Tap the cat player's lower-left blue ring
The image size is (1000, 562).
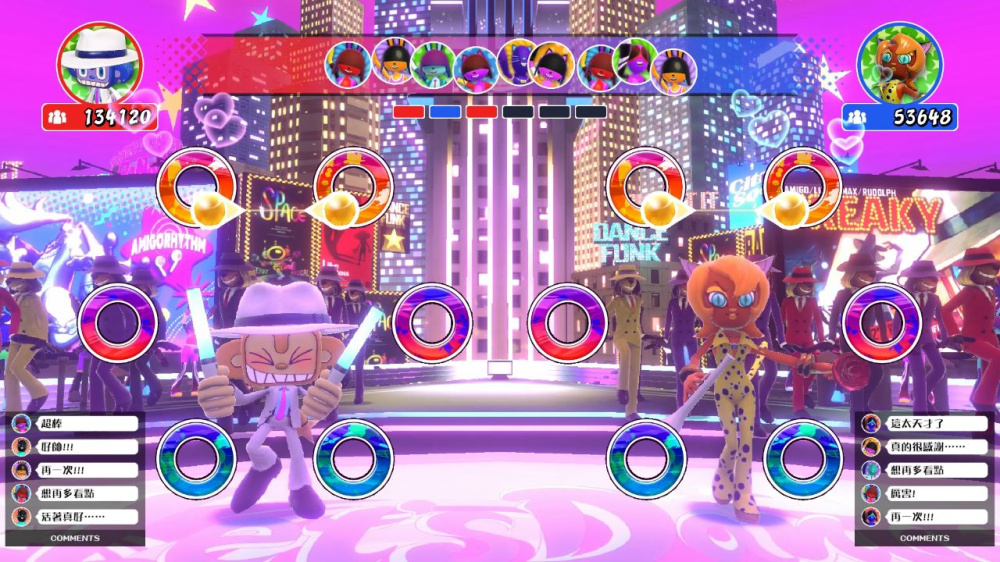point(645,458)
